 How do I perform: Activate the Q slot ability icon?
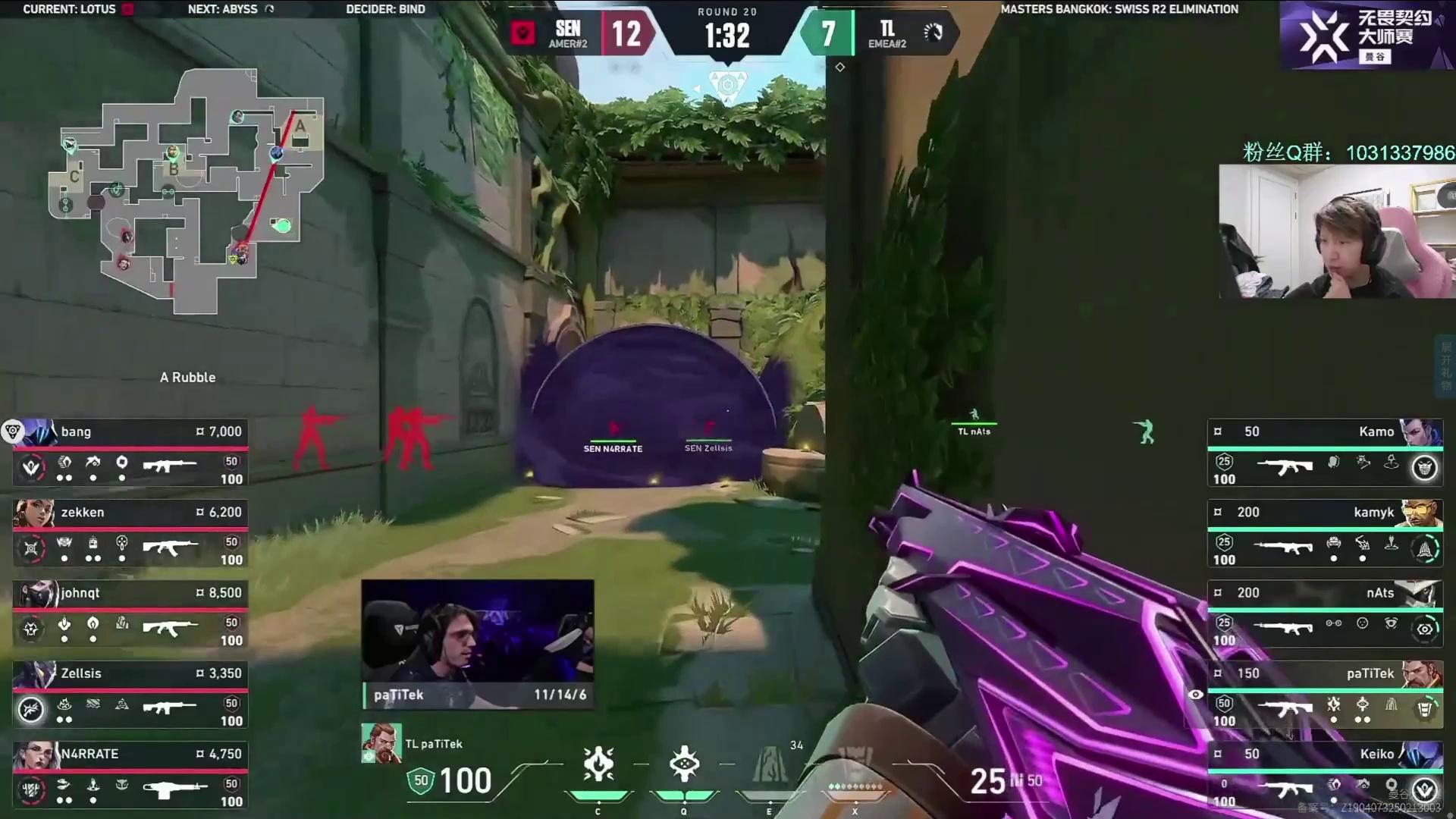tap(684, 764)
